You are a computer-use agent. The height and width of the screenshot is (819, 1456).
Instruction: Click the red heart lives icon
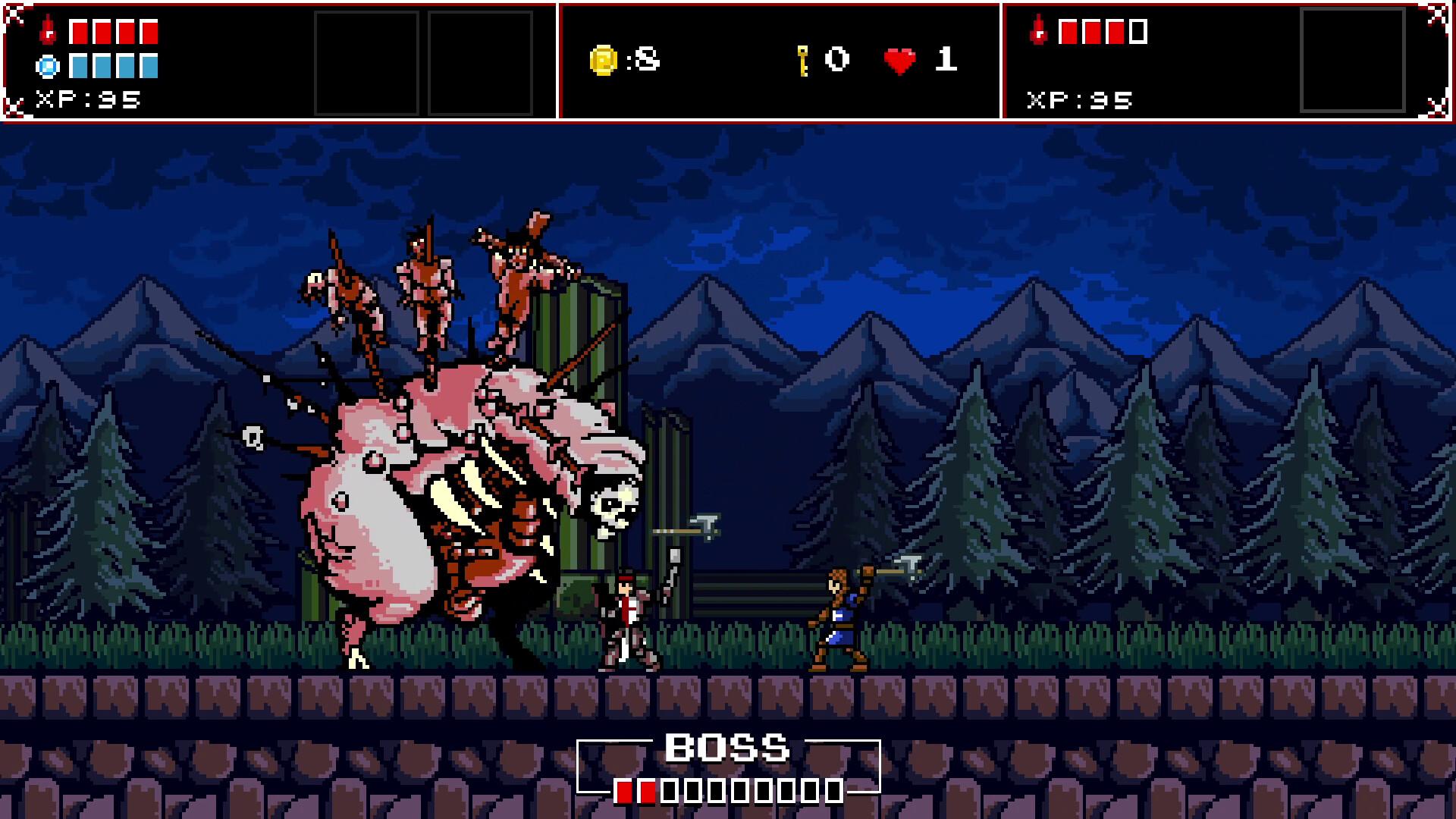point(899,62)
